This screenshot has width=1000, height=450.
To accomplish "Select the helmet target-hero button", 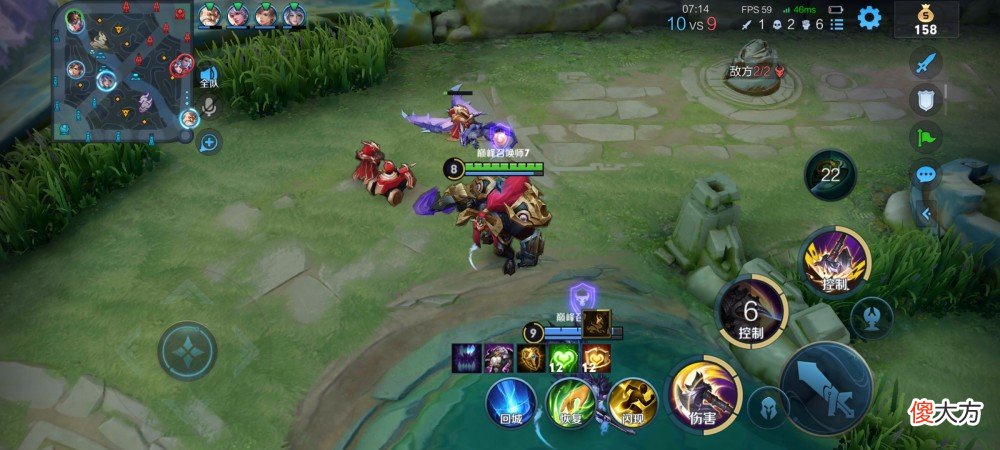I will [767, 405].
